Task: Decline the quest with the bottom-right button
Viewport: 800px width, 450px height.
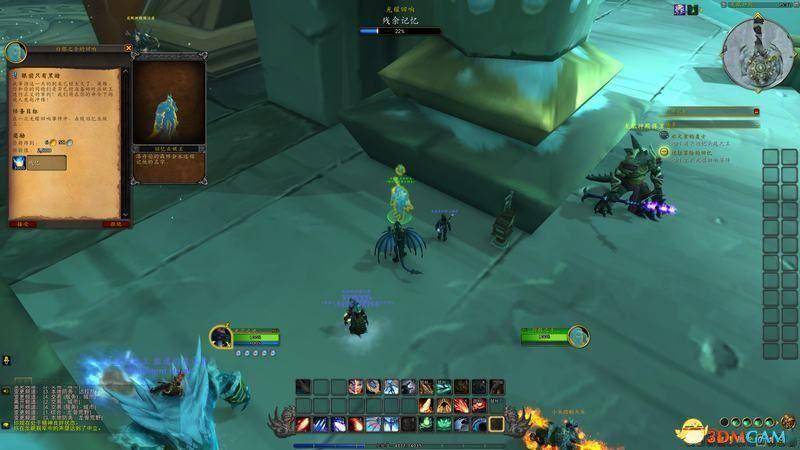Action: click(x=115, y=224)
